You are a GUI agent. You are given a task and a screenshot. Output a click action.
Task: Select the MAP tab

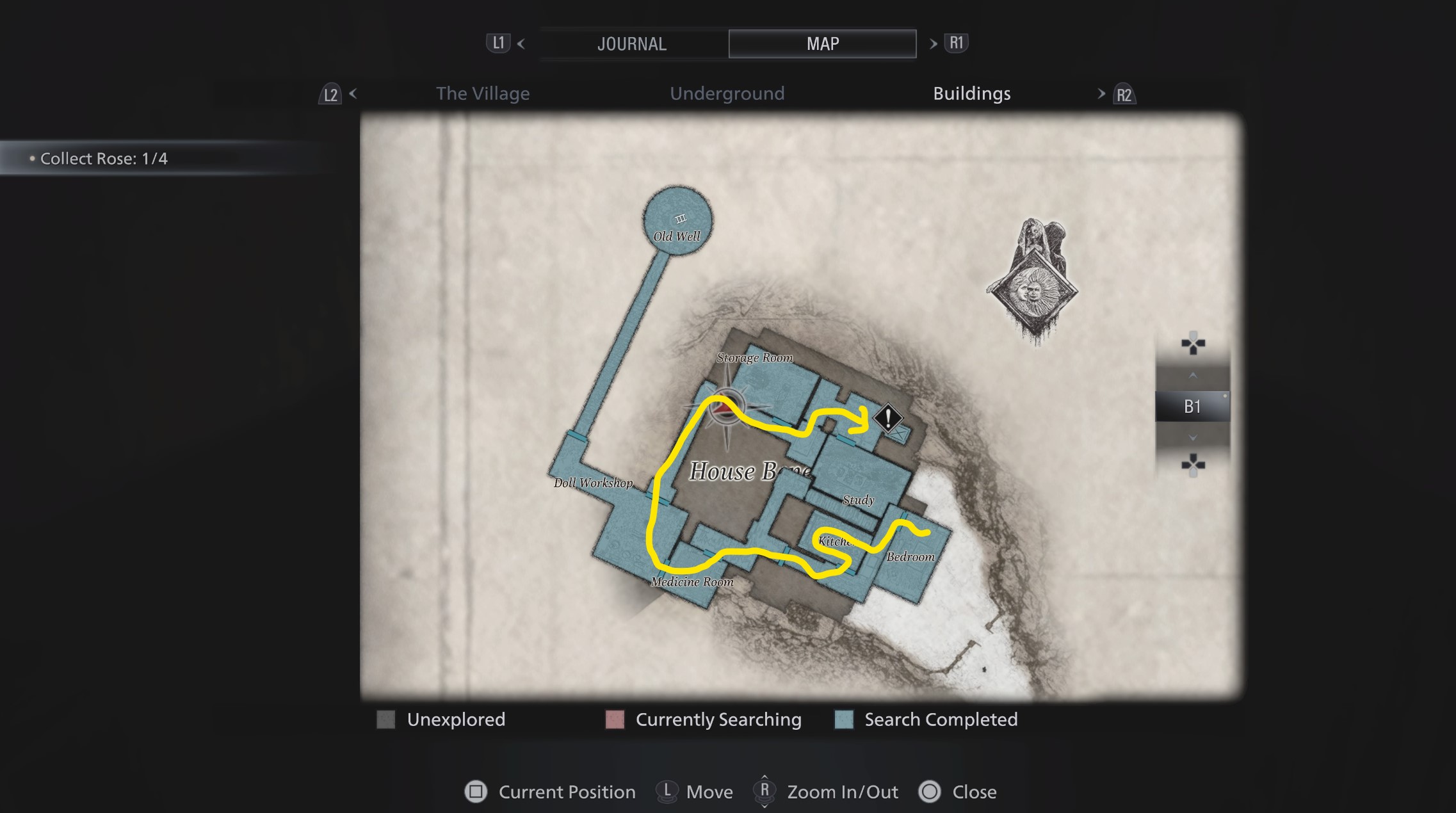tap(822, 44)
